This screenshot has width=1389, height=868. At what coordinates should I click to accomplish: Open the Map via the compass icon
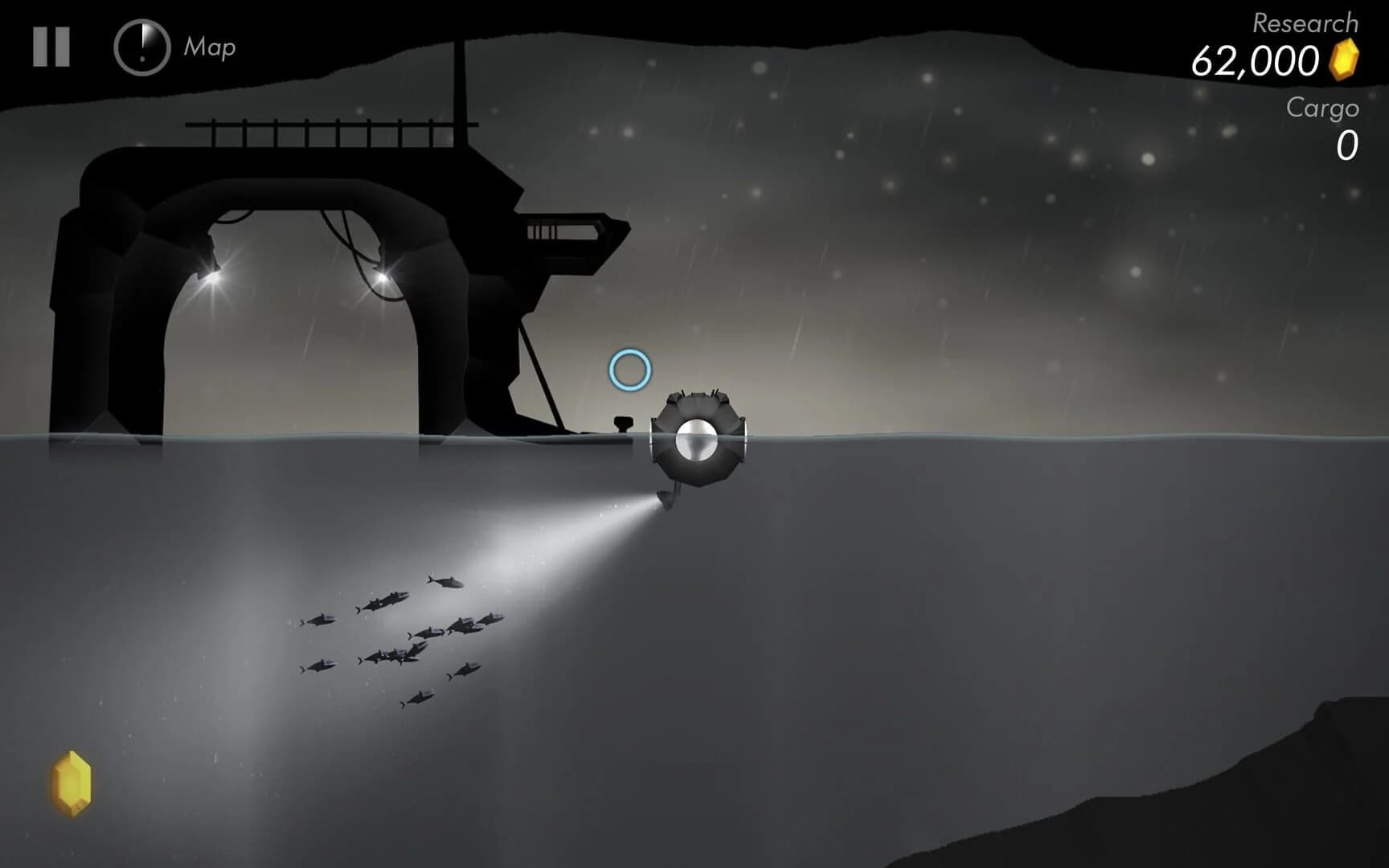pos(141,47)
